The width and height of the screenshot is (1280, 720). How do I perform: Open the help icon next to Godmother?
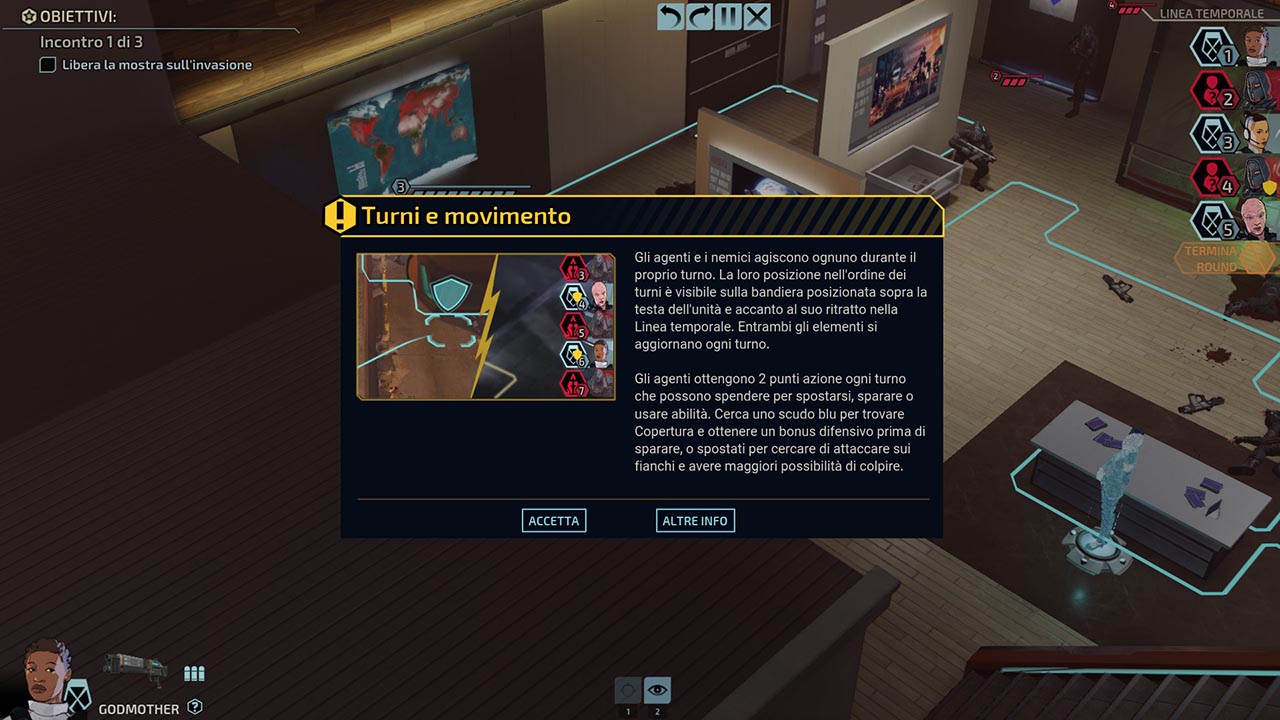click(195, 707)
